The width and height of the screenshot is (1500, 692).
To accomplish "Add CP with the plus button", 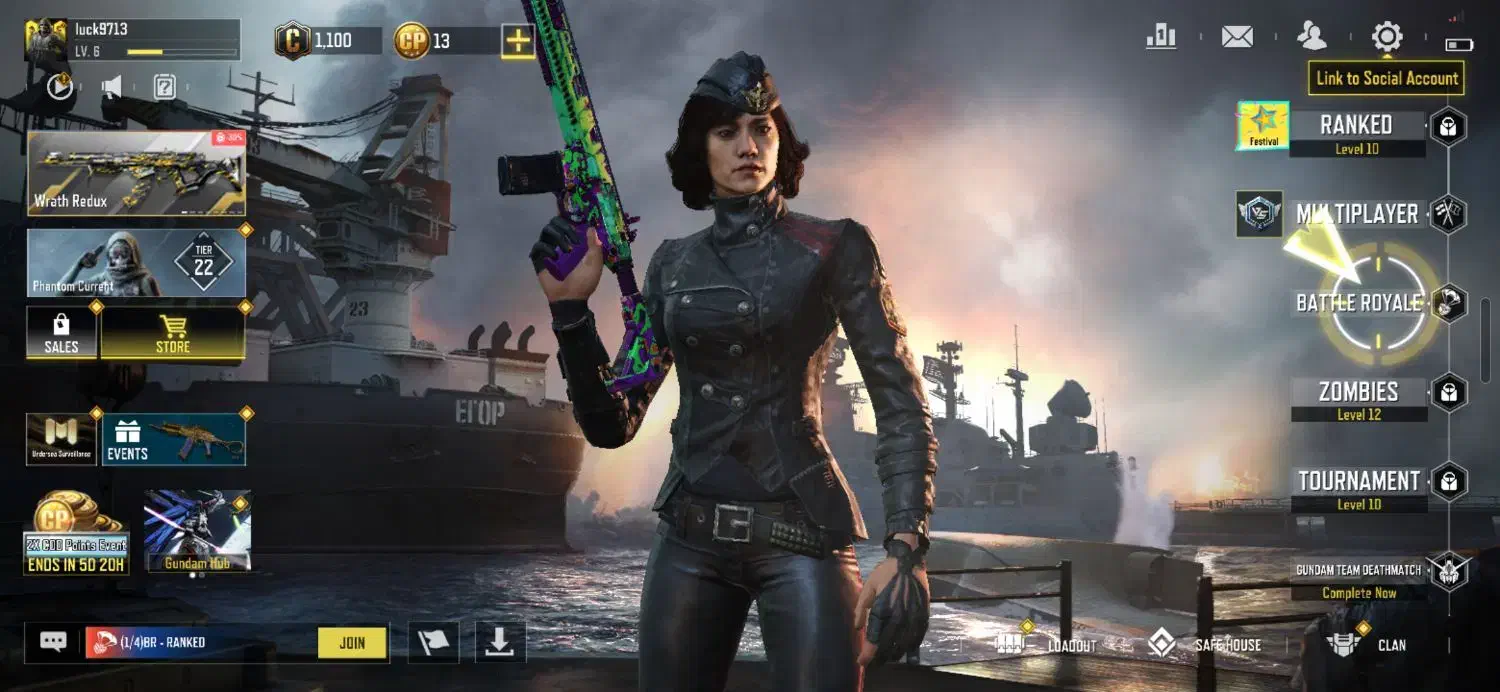I will pyautogui.click(x=518, y=41).
